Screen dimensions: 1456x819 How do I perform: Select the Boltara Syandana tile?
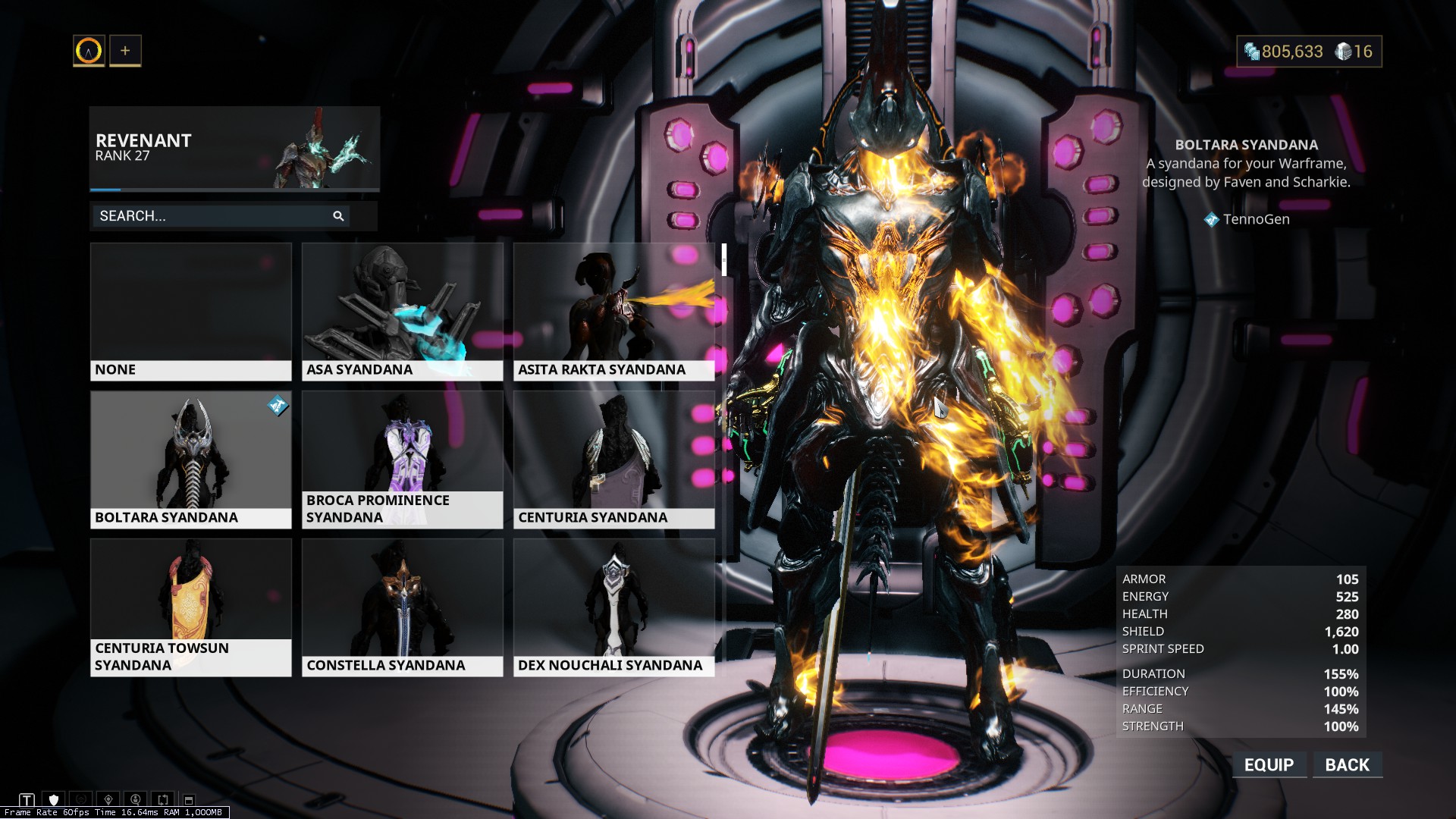click(190, 460)
